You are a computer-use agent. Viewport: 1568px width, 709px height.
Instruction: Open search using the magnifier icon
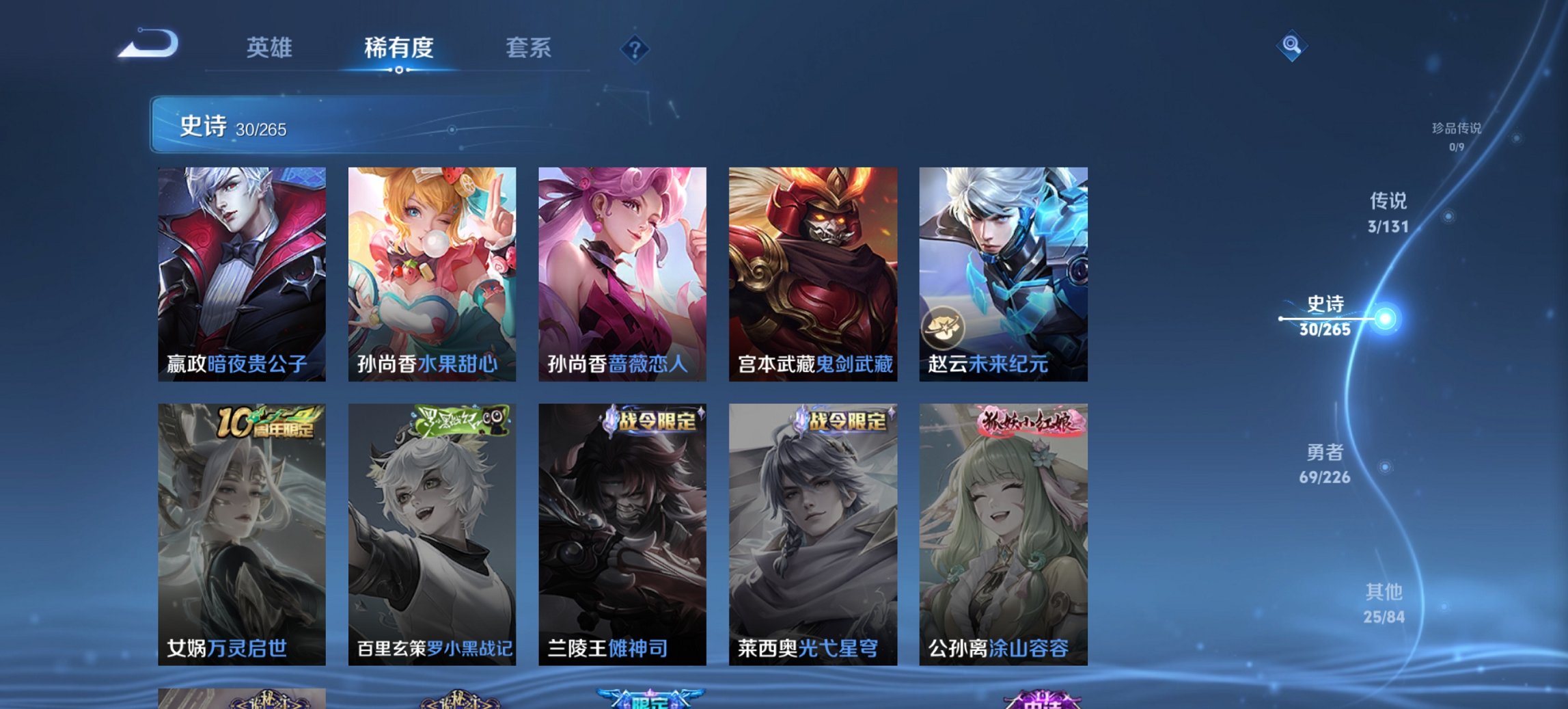[x=1290, y=46]
